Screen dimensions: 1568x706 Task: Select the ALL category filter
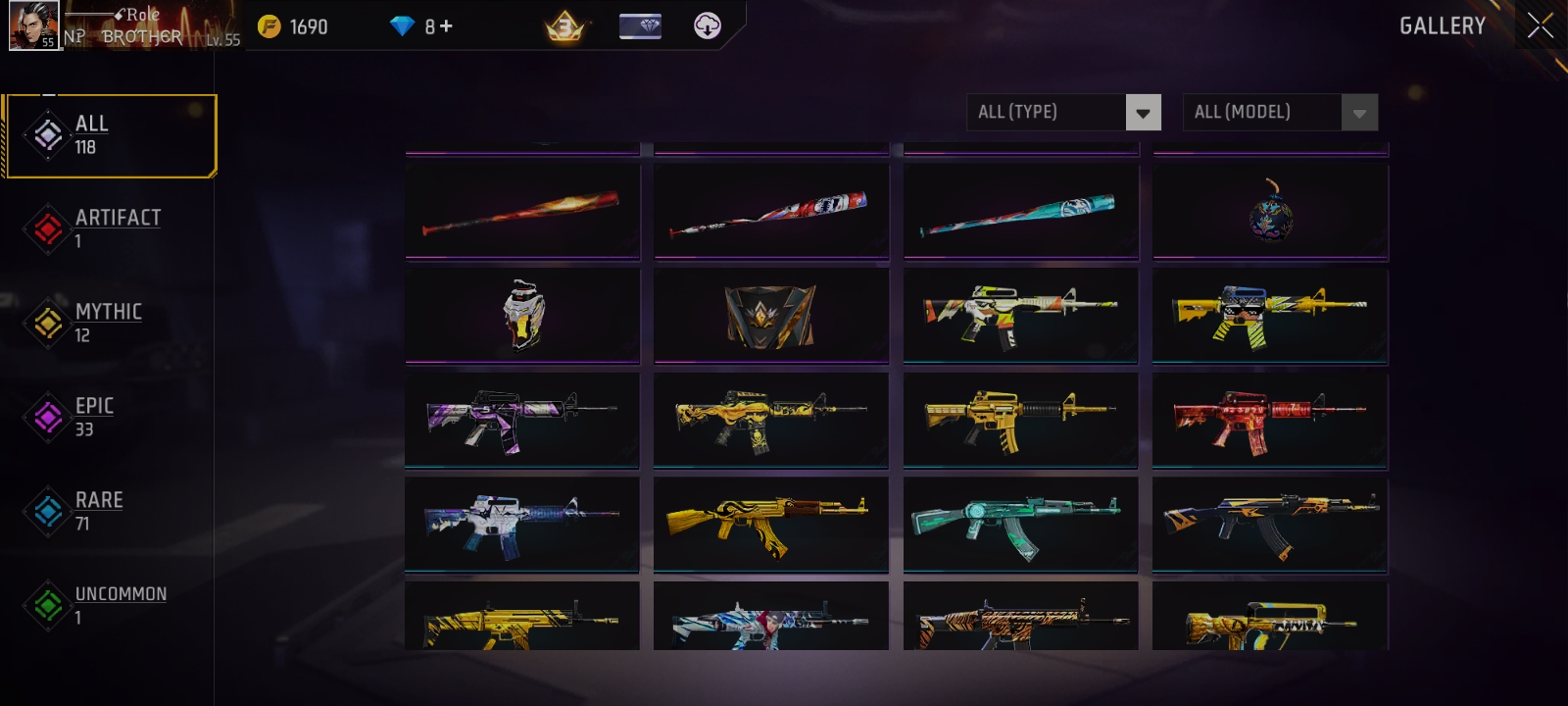(109, 134)
